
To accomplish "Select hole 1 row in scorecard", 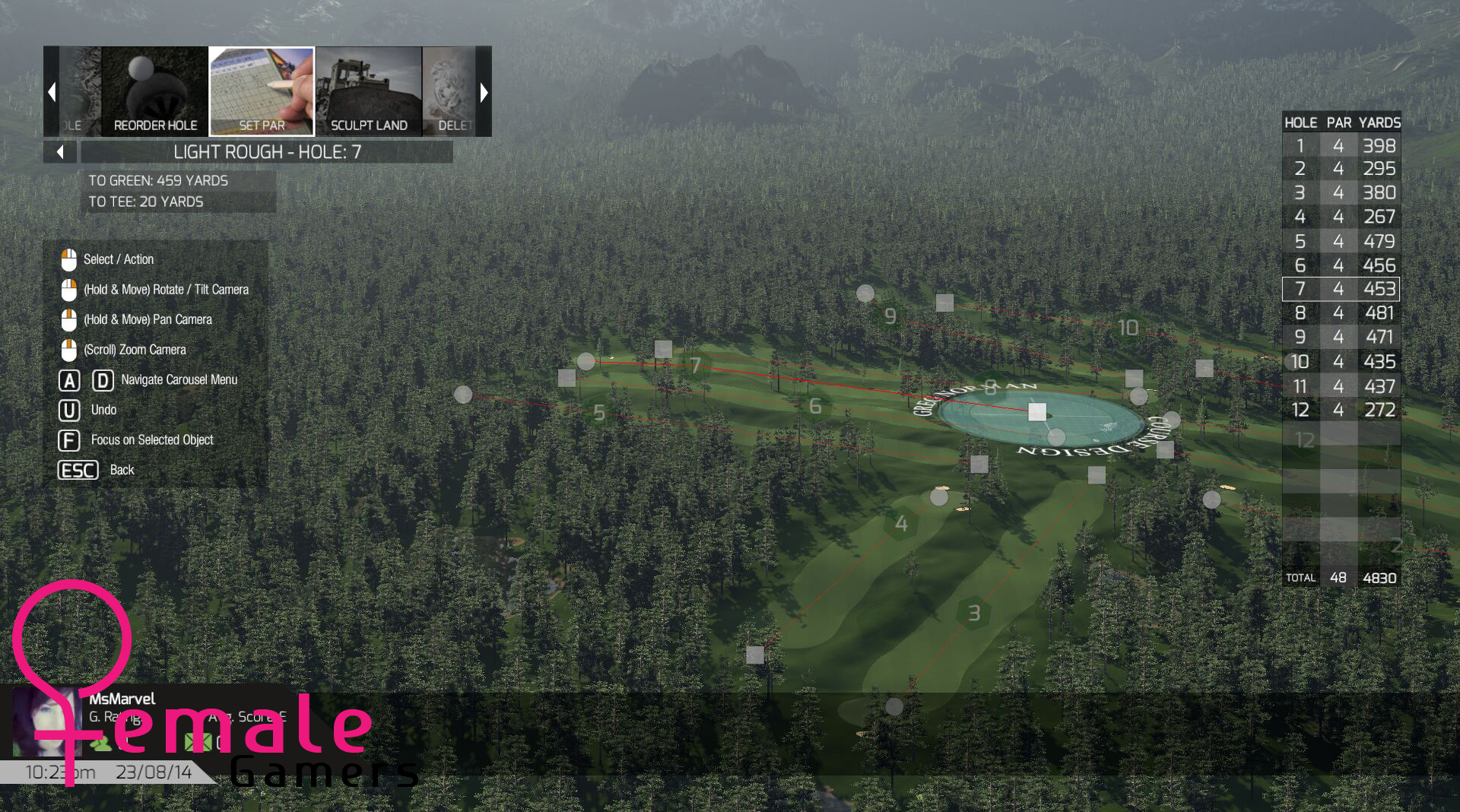I will (1341, 145).
